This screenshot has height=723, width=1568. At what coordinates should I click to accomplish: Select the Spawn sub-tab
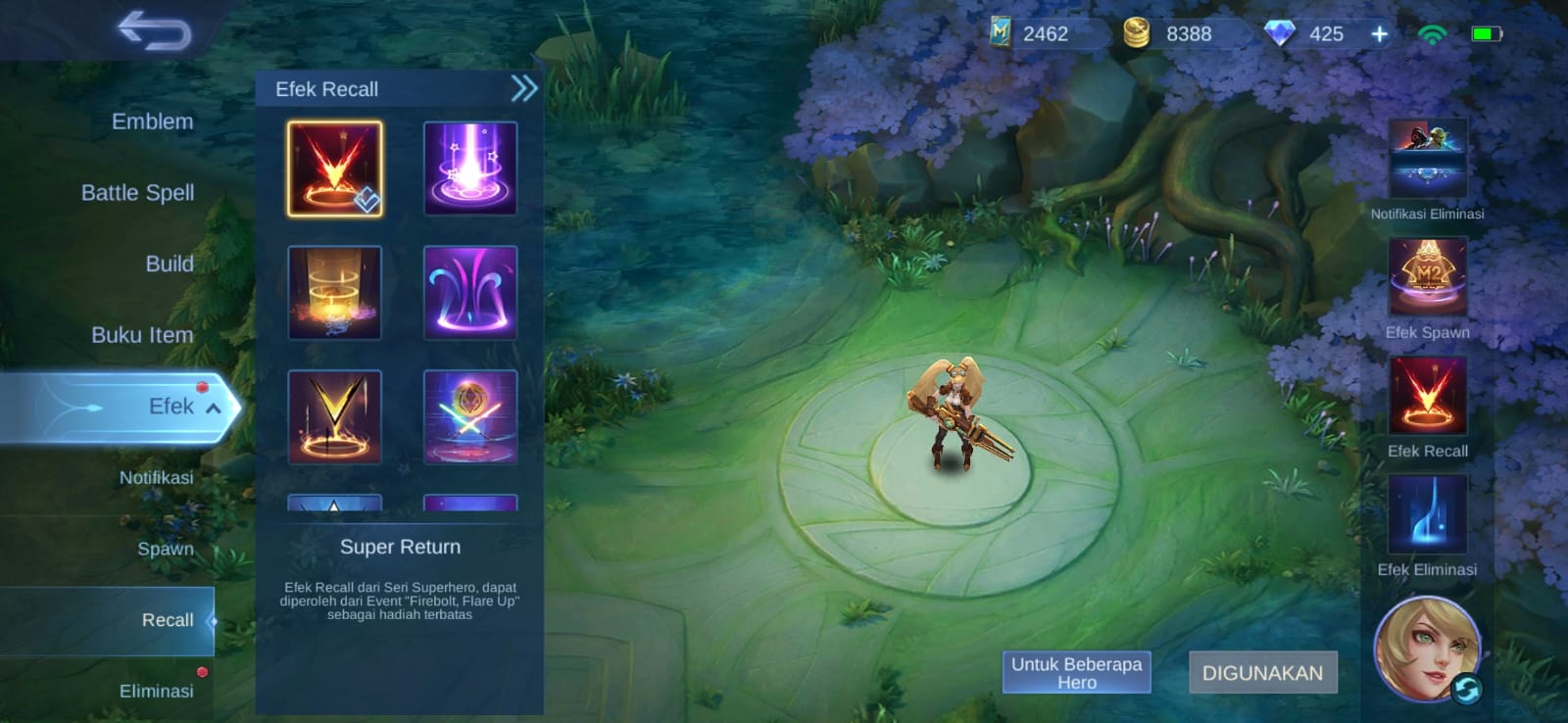tap(165, 549)
